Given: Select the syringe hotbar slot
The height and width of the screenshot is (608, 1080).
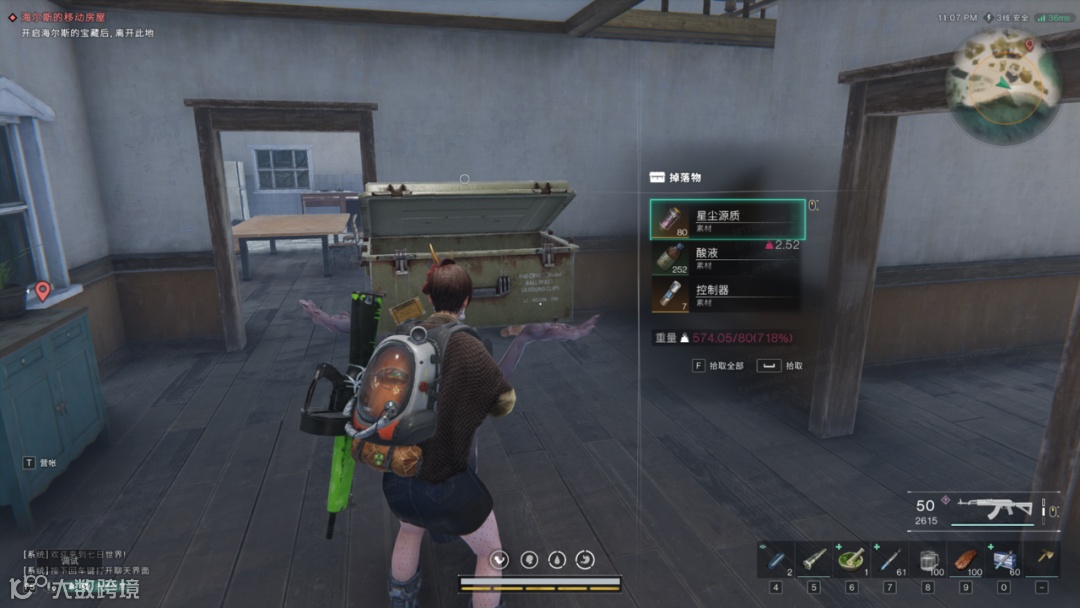Looking at the screenshot, I should 890,559.
